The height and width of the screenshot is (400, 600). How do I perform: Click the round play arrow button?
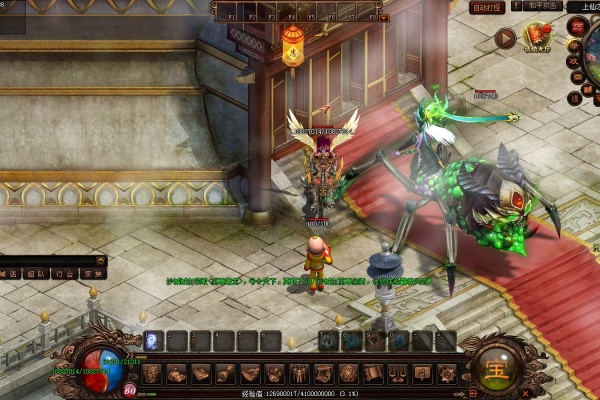505,38
